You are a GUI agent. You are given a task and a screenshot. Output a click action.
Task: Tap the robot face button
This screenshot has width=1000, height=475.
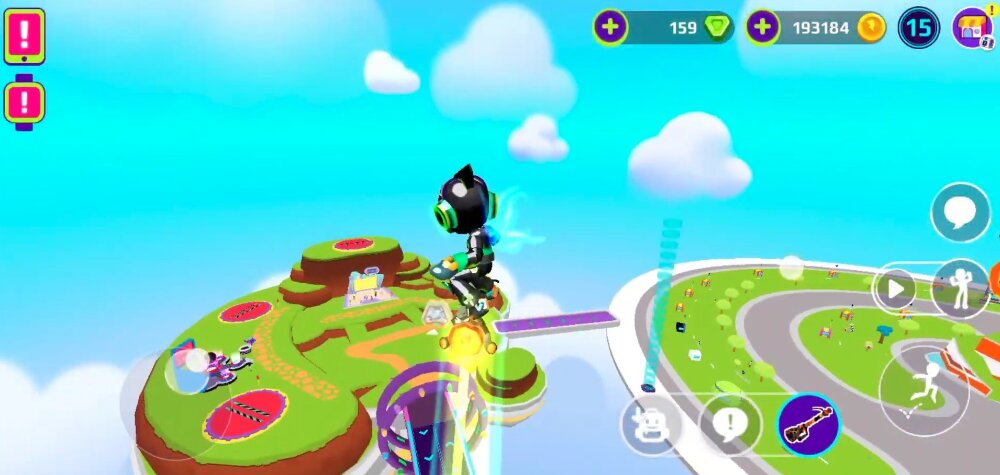(651, 424)
